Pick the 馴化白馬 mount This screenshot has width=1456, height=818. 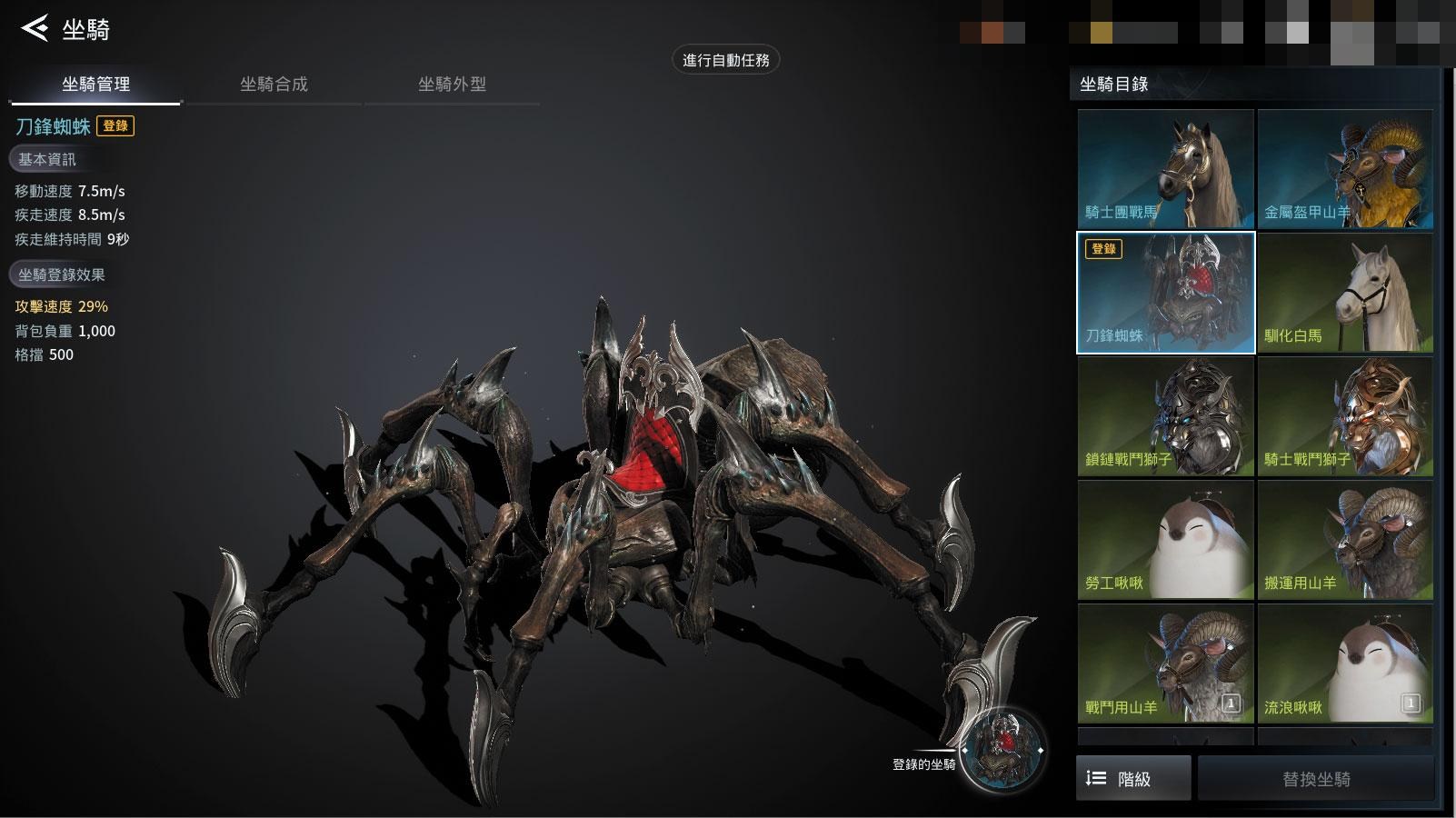[1345, 293]
